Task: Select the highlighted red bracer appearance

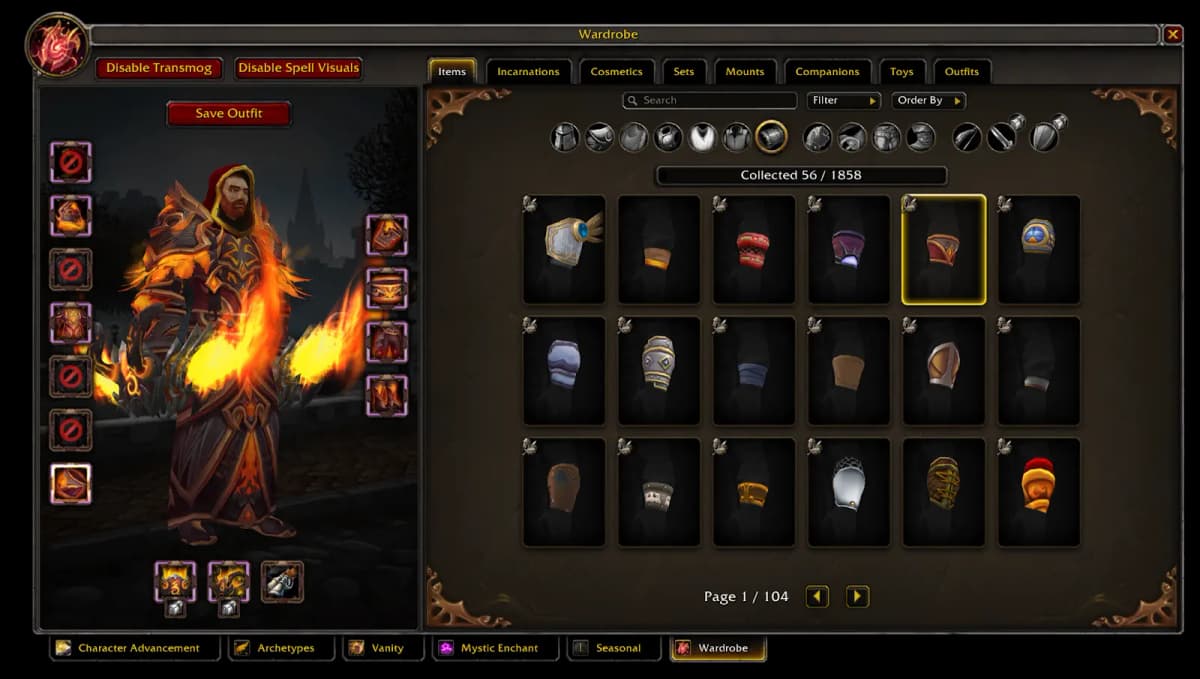Action: click(x=943, y=249)
